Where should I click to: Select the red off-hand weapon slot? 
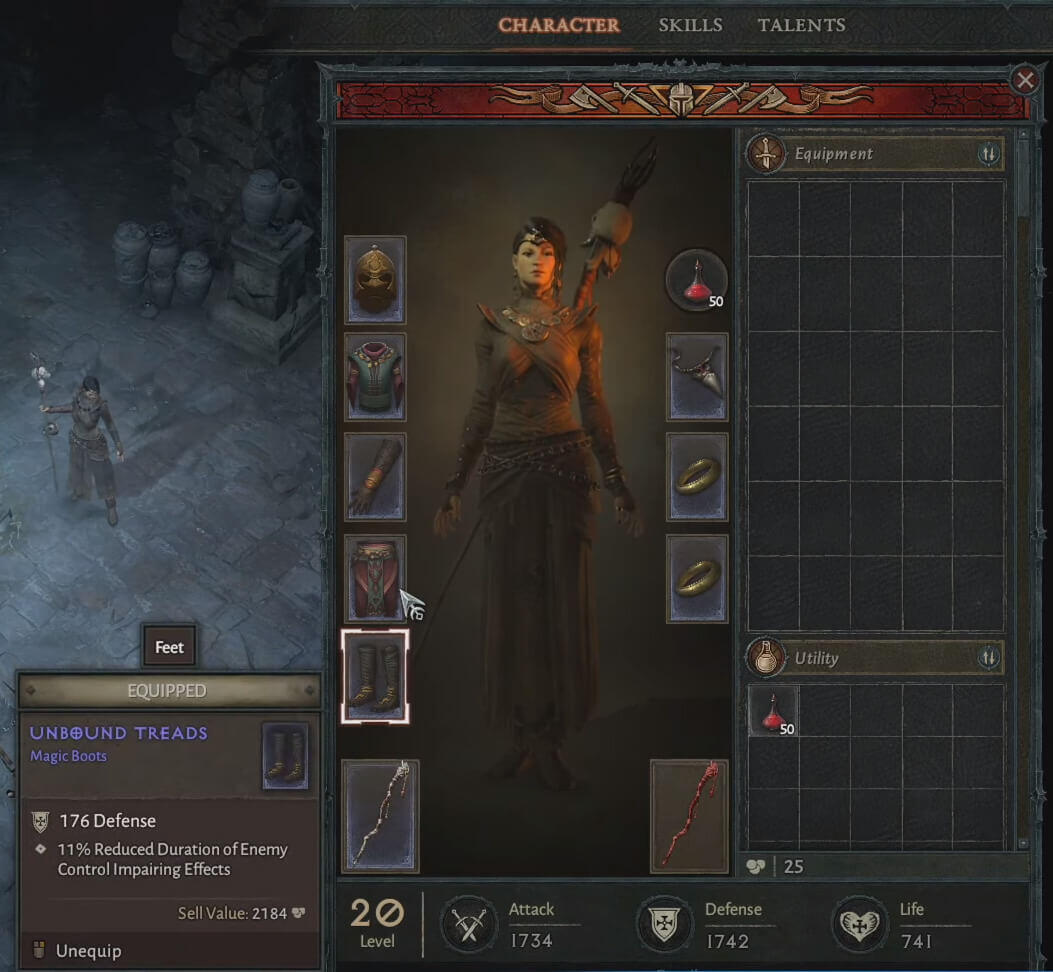(689, 816)
